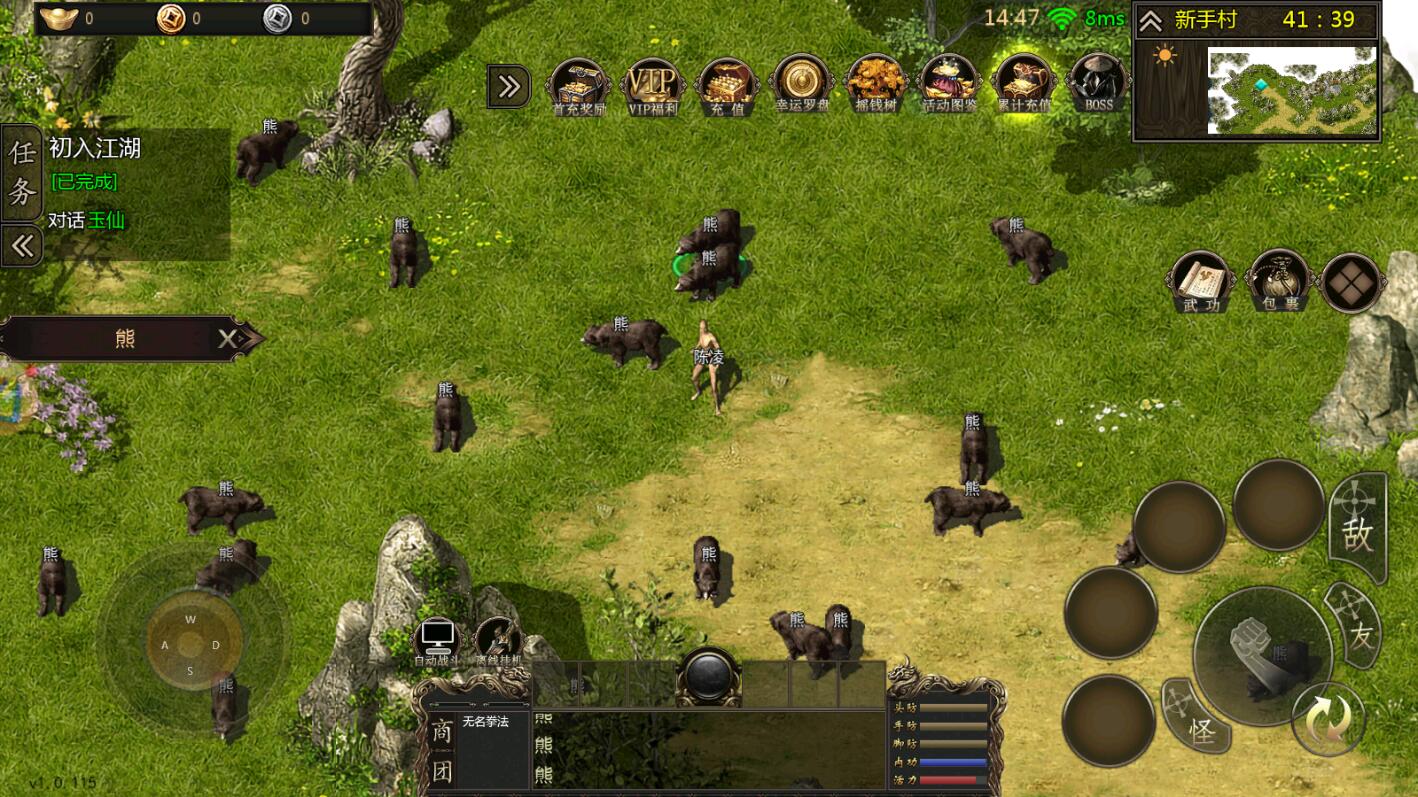
Task: Close the 熊 target panel
Action: (x=230, y=339)
